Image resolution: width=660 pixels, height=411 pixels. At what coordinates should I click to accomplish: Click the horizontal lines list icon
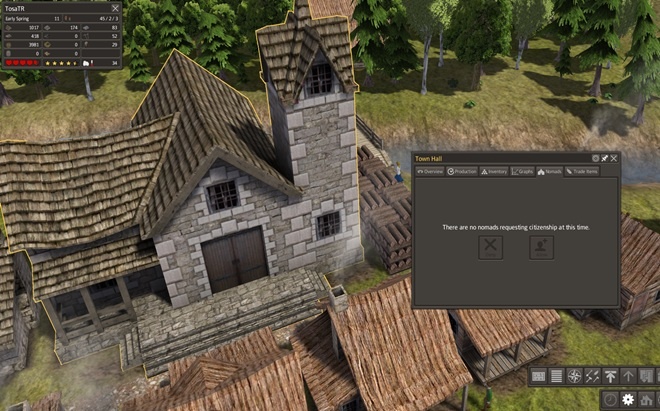(556, 376)
